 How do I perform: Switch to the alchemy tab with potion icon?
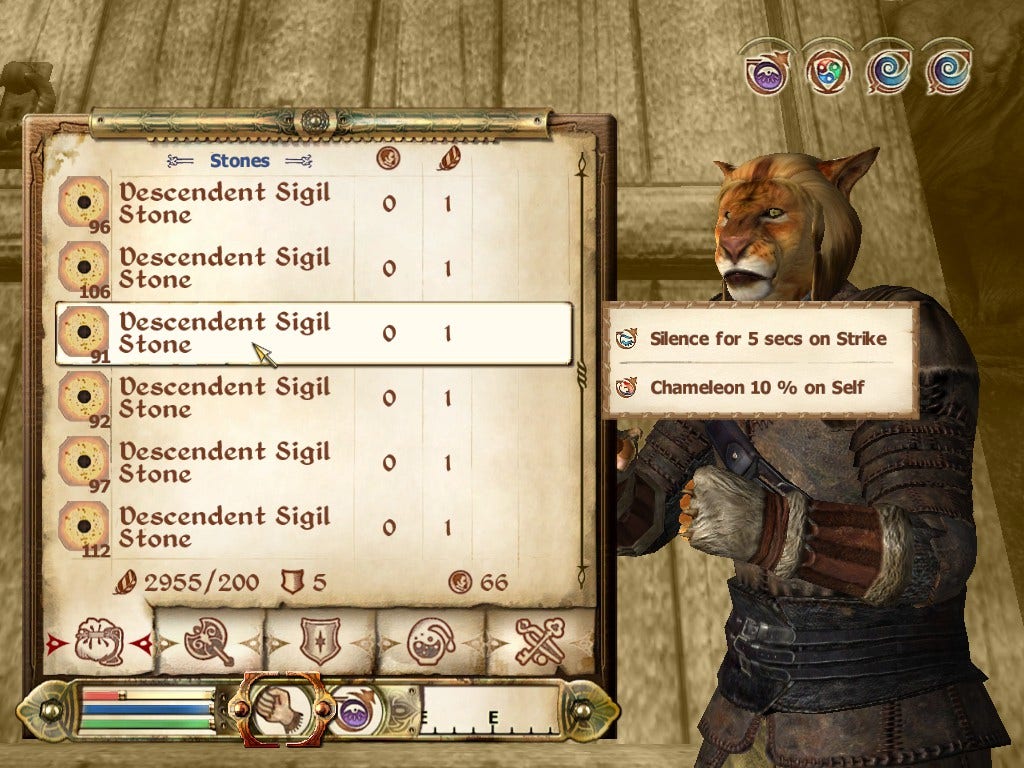[x=432, y=642]
